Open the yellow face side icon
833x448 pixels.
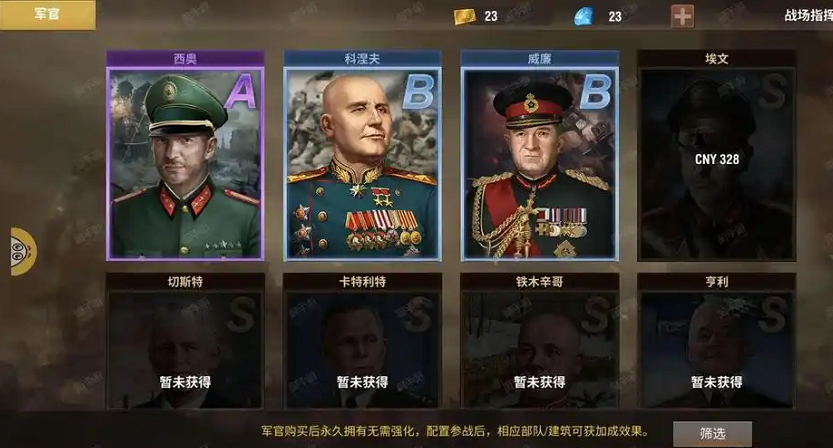click(x=21, y=251)
